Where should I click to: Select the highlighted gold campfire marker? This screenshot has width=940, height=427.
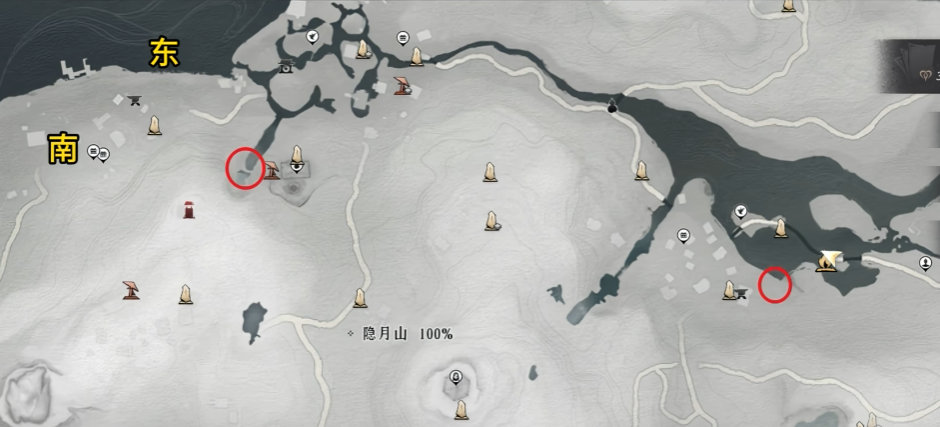pos(827,262)
